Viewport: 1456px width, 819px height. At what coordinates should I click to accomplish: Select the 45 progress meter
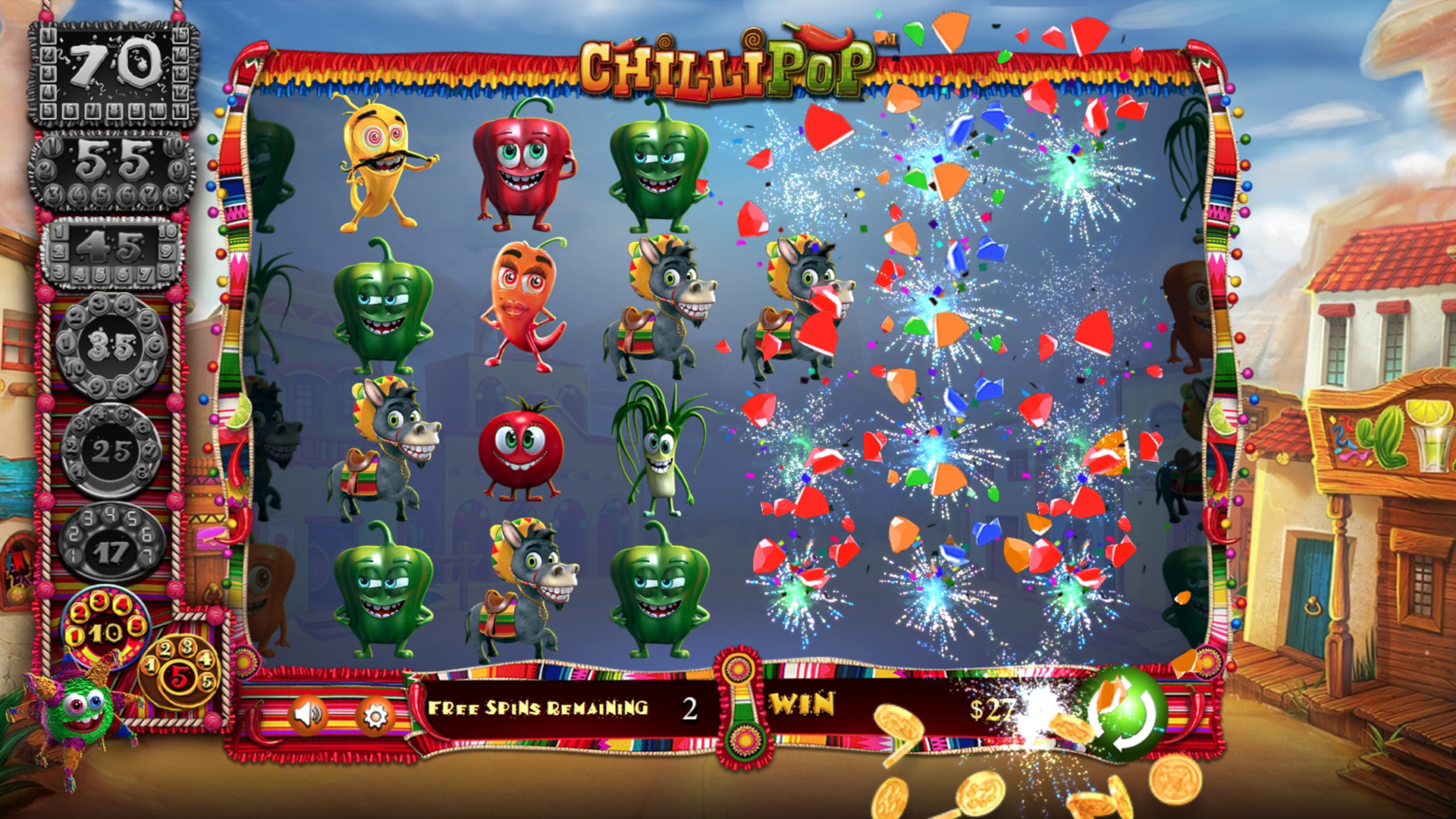coord(114,250)
